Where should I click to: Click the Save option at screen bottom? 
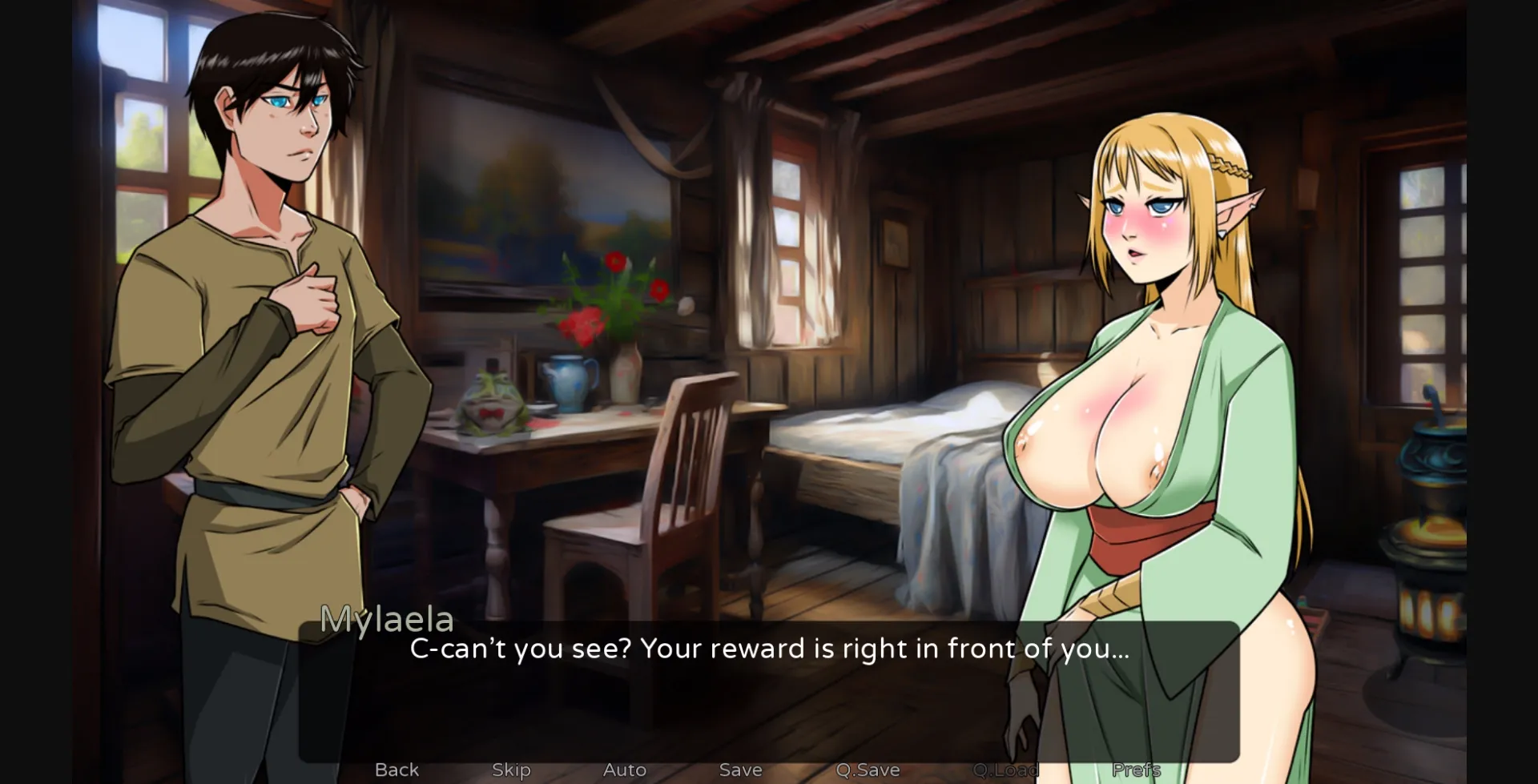tap(739, 769)
